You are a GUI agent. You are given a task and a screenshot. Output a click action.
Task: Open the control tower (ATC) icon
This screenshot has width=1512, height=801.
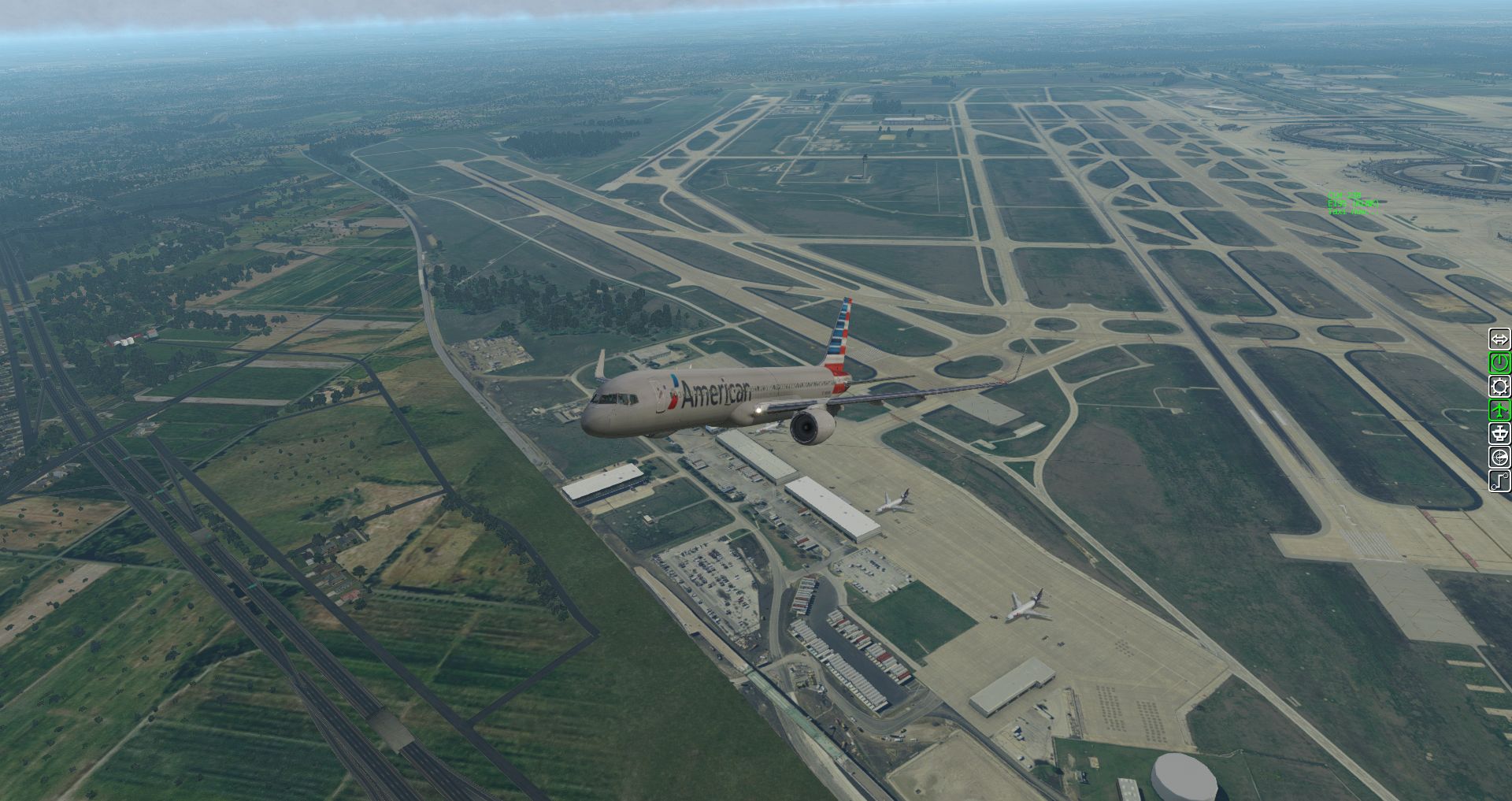(1499, 434)
